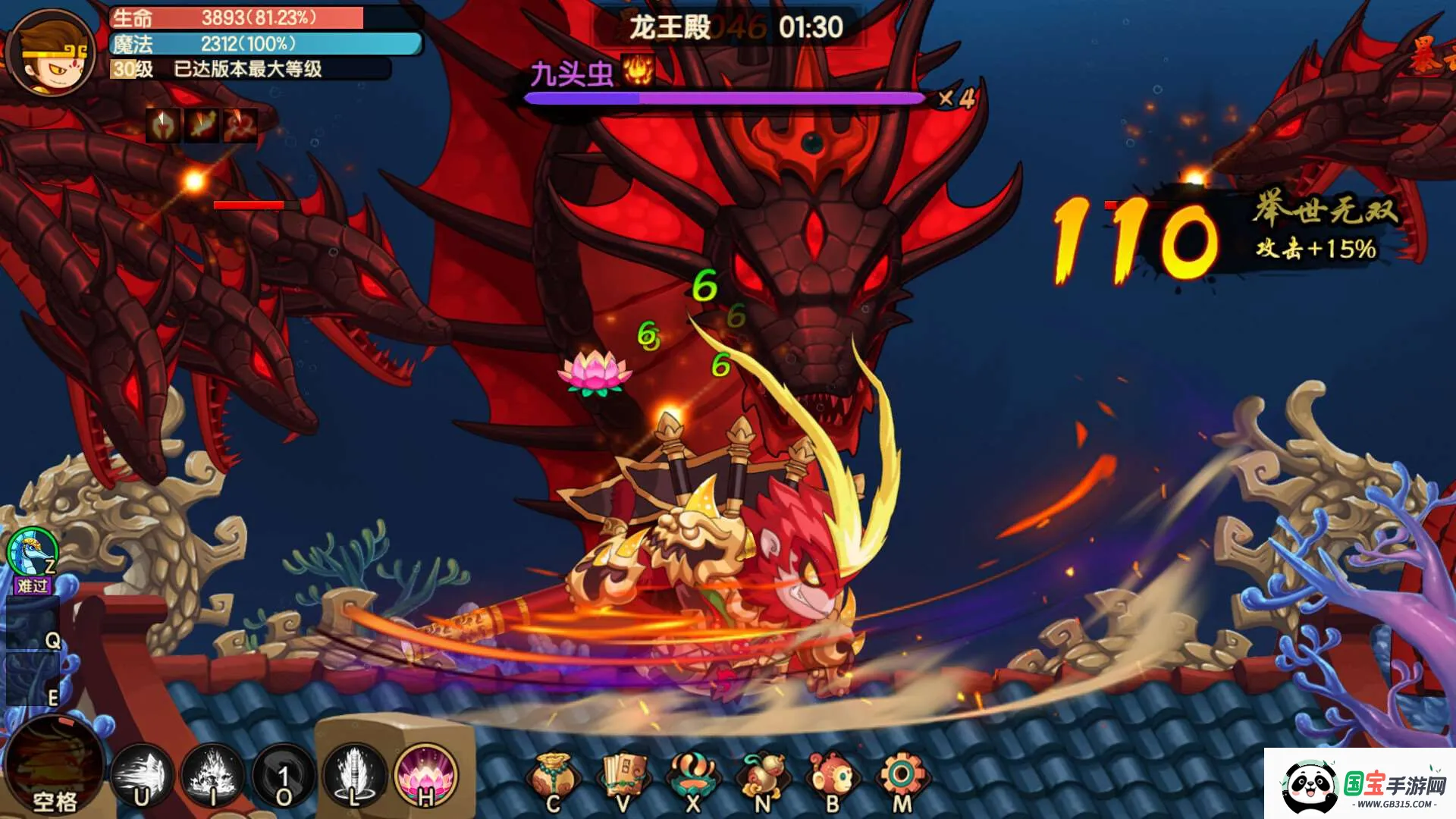The height and width of the screenshot is (819, 1456).
Task: Use the wind dash slash skill
Action: coord(142,775)
